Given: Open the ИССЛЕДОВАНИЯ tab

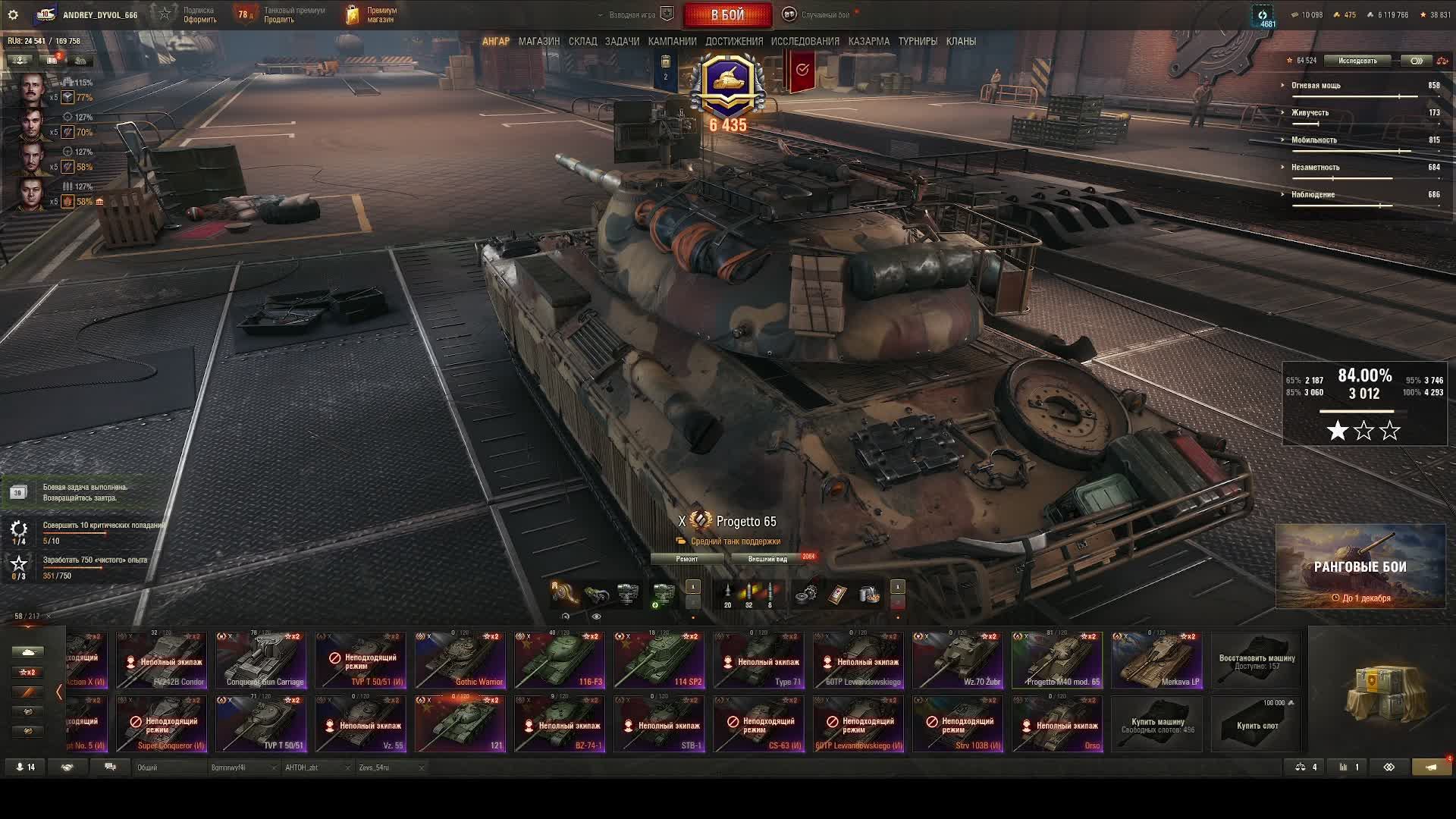Looking at the screenshot, I should (x=805, y=41).
